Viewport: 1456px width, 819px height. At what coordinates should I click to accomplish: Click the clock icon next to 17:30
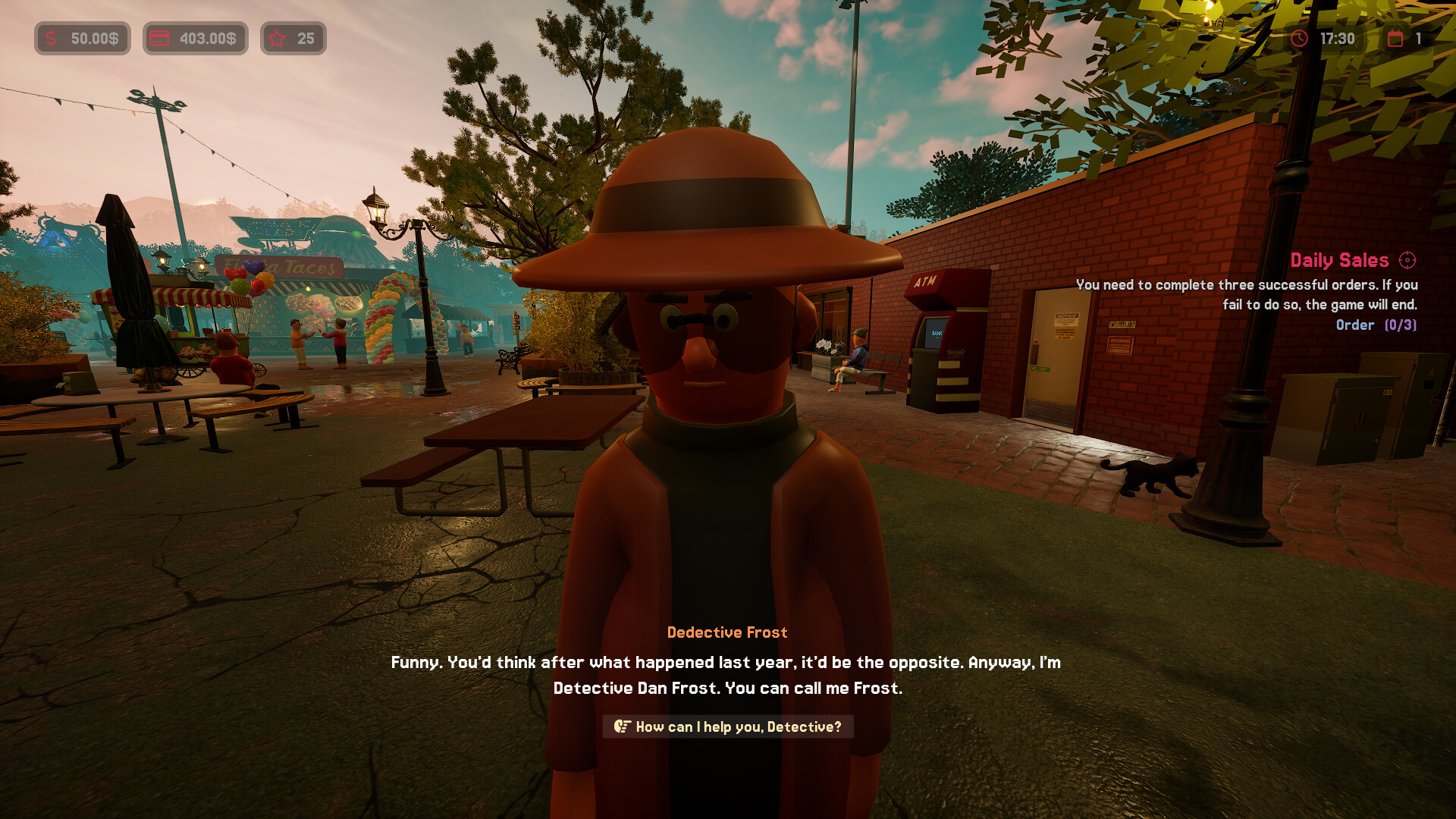tap(1298, 38)
